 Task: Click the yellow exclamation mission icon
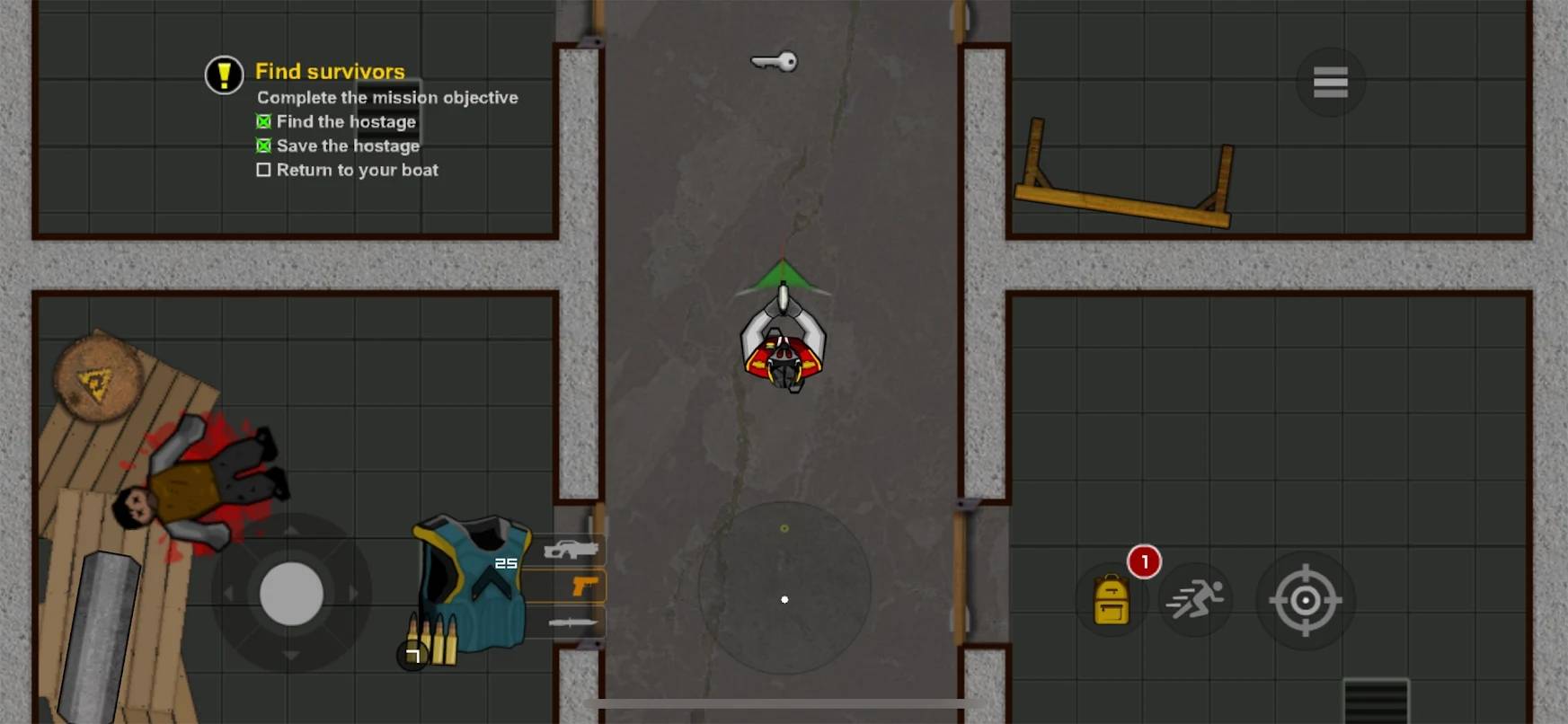(x=224, y=75)
